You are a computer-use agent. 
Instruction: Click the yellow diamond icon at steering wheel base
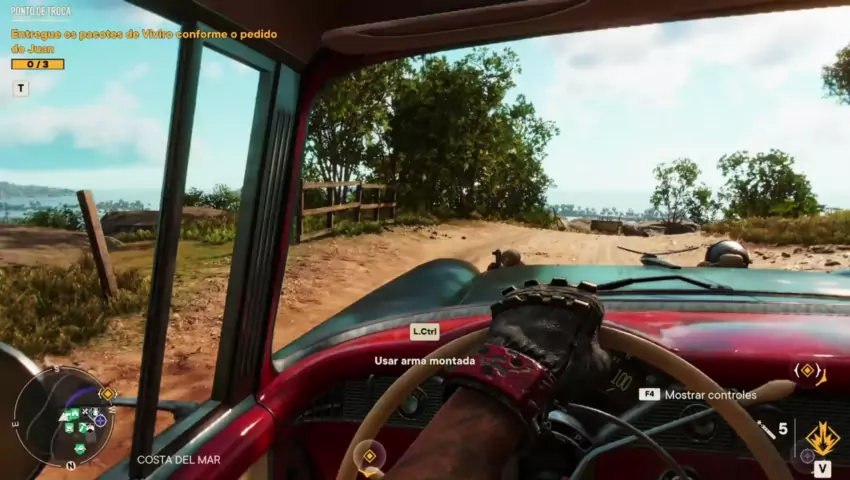point(369,456)
